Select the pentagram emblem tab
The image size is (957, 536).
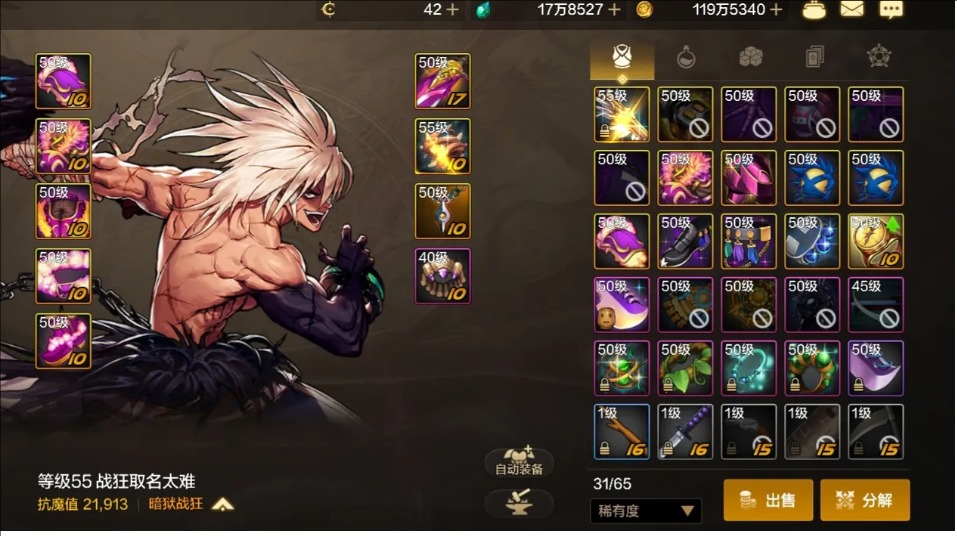879,57
